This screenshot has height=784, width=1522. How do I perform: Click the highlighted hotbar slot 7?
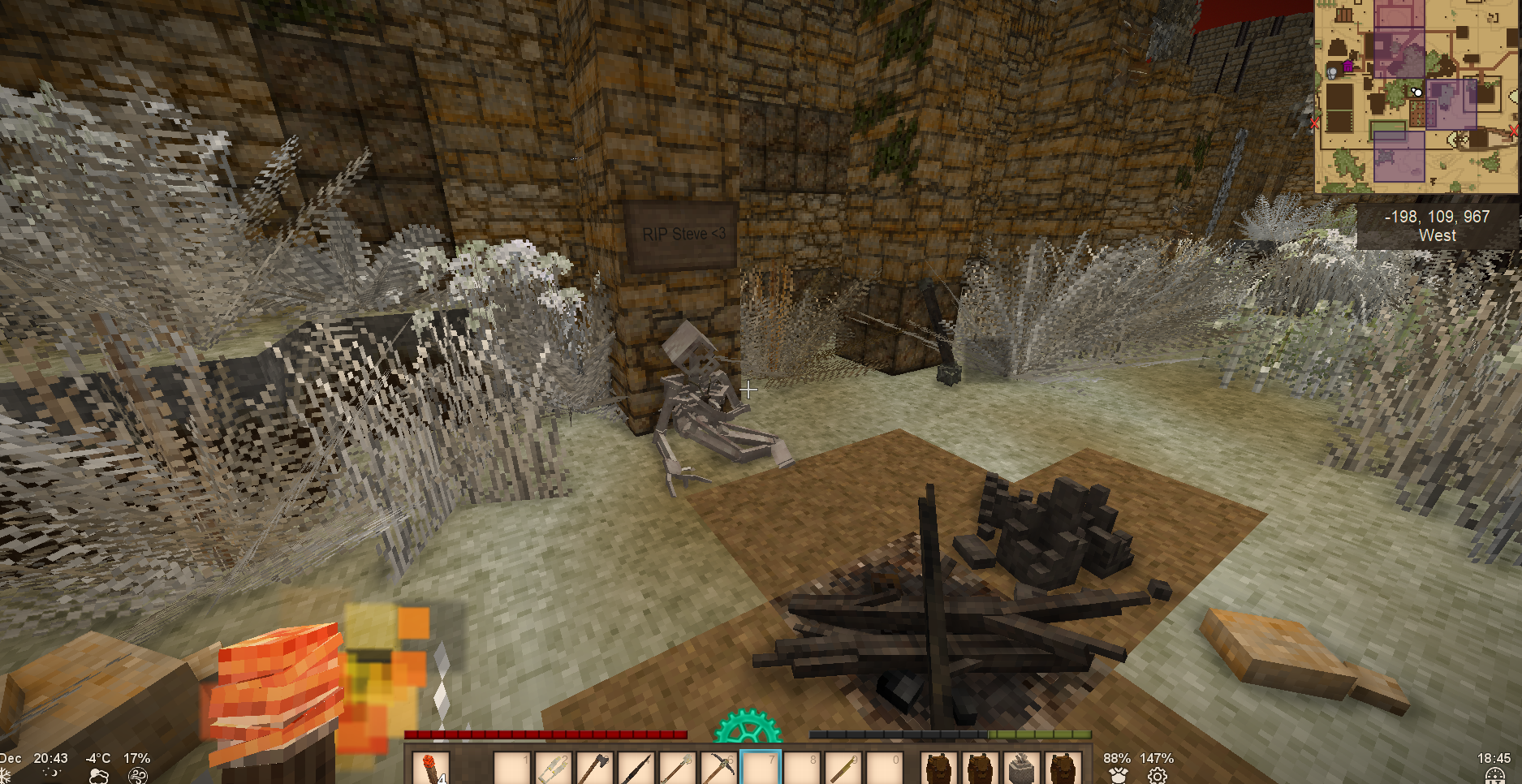tap(761, 768)
